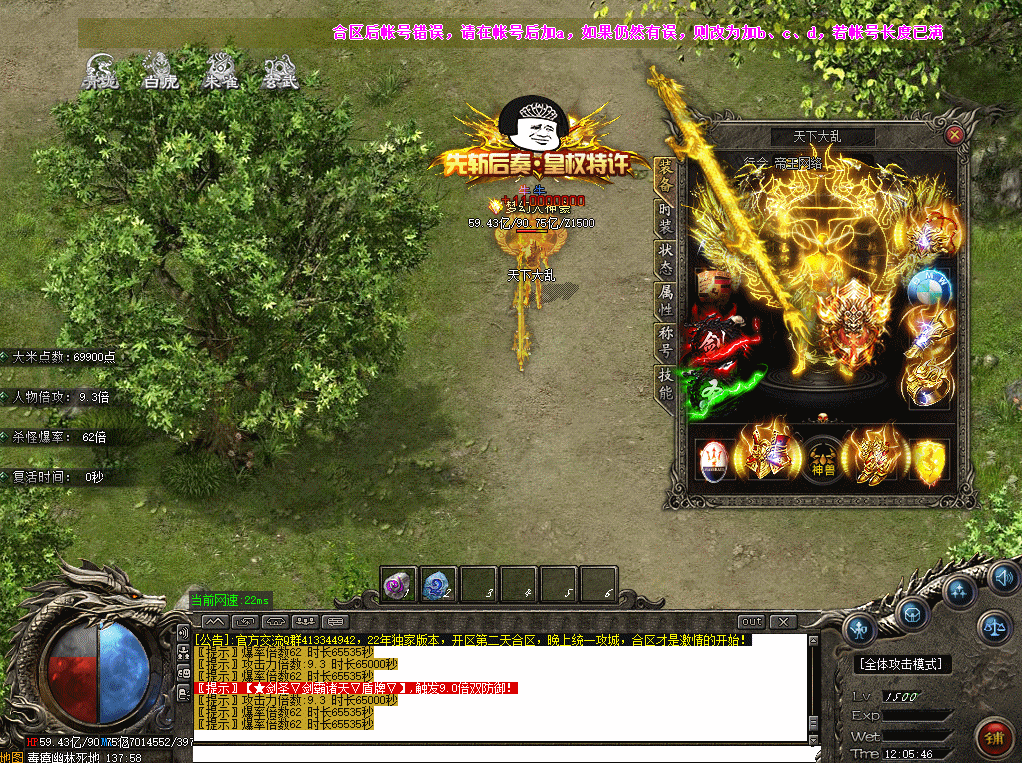Select the 称号 titles tab

665,342
